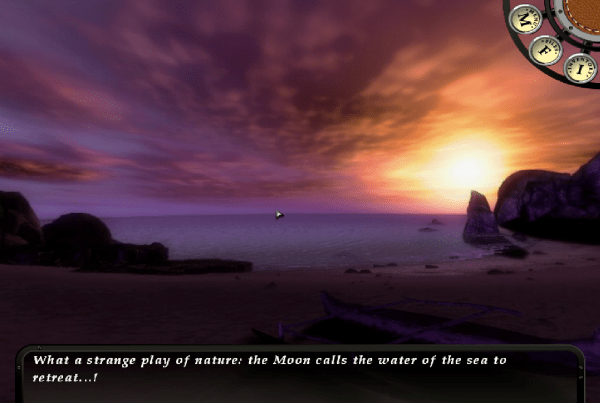Open Files with the F button
600x403 pixels.
click(545, 49)
